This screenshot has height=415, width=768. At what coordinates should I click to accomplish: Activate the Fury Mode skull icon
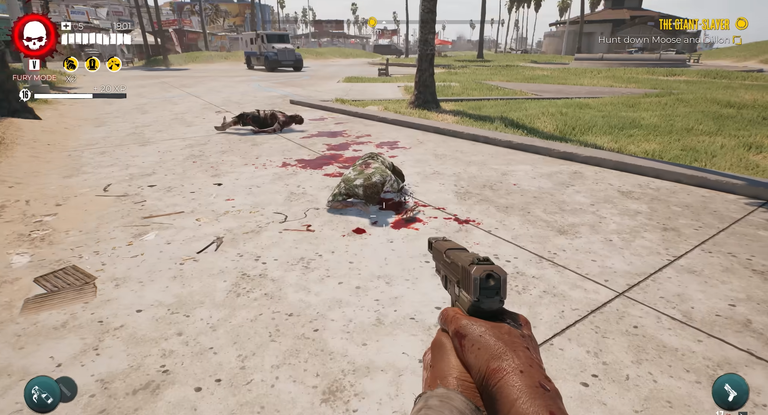pos(34,36)
